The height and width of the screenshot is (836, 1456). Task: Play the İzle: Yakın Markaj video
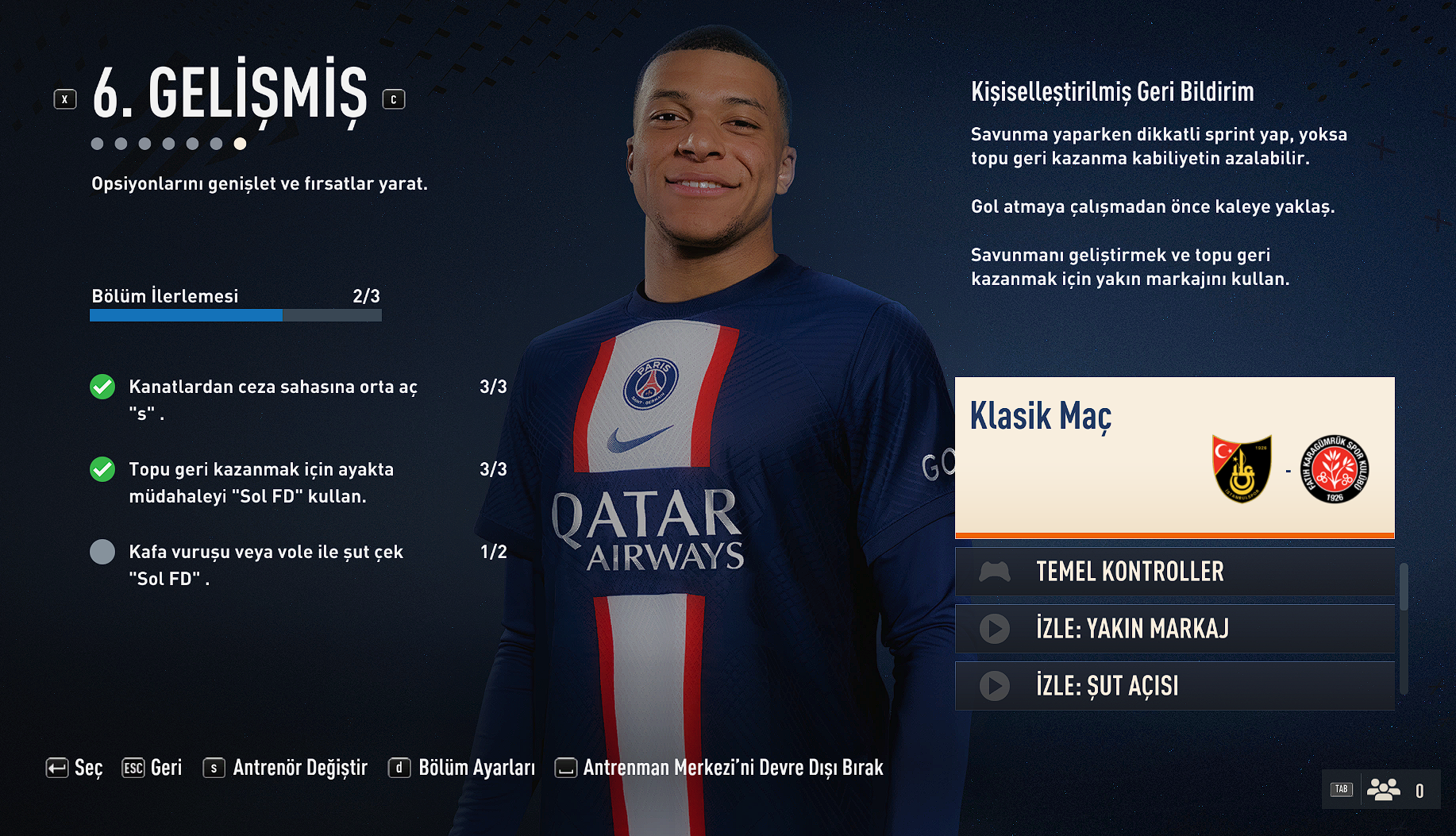click(x=1174, y=629)
